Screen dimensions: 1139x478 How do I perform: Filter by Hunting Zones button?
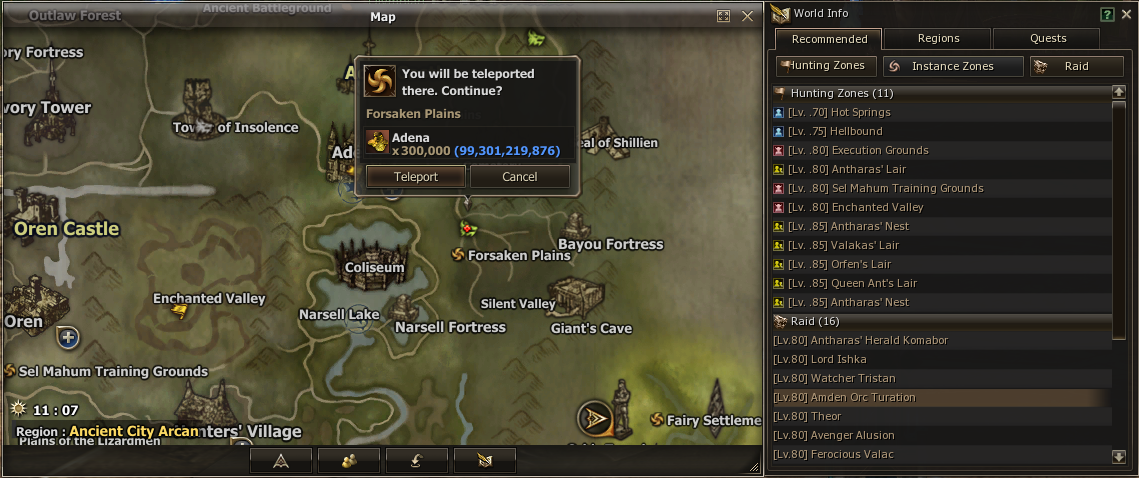(x=828, y=66)
